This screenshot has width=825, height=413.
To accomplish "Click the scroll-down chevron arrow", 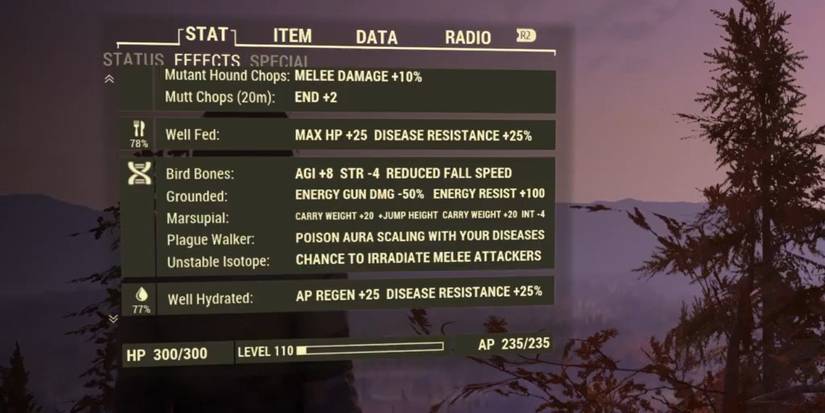I will pyautogui.click(x=113, y=319).
